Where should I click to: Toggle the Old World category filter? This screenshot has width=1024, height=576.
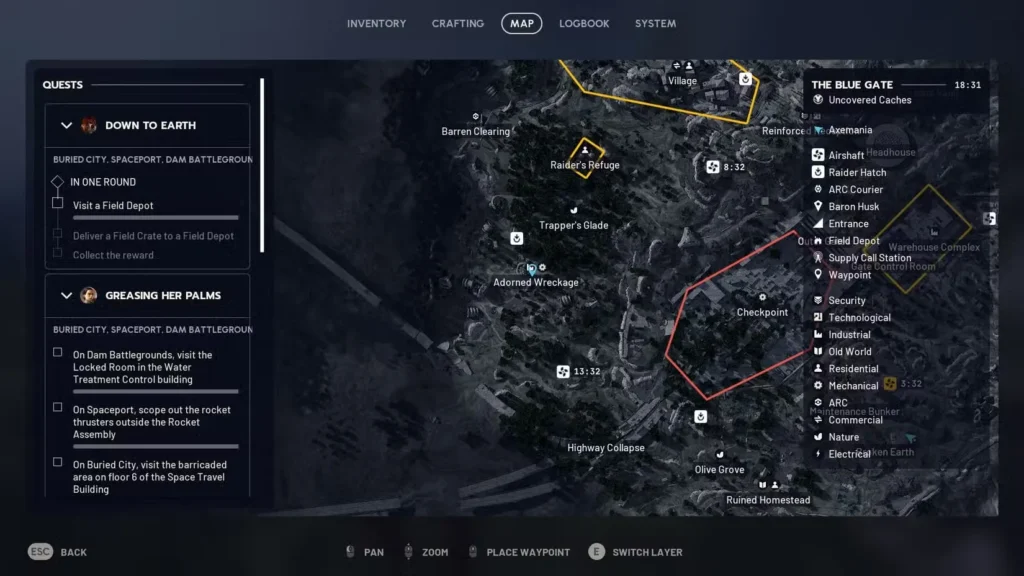[x=849, y=351]
